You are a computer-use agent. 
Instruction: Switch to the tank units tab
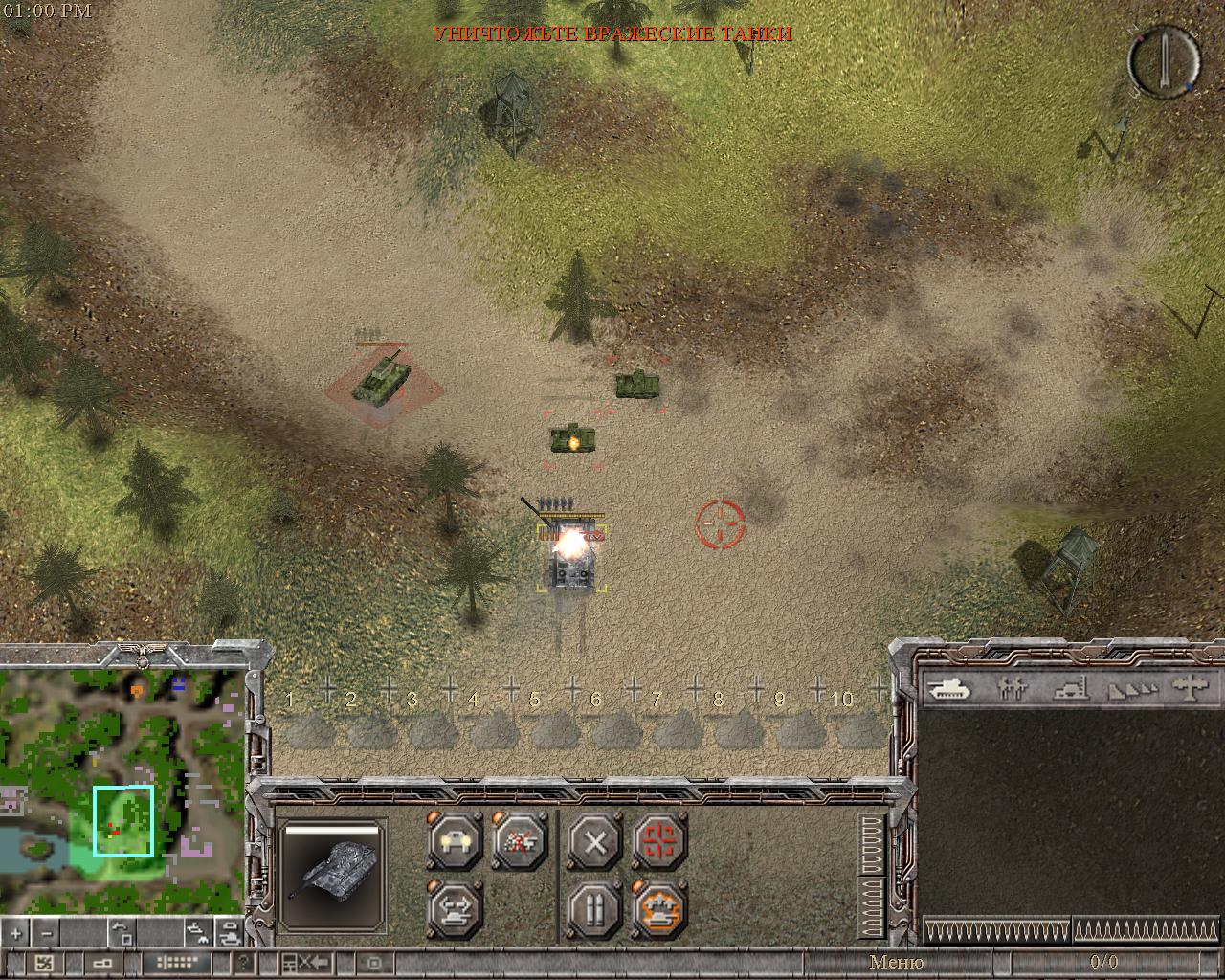[x=948, y=687]
